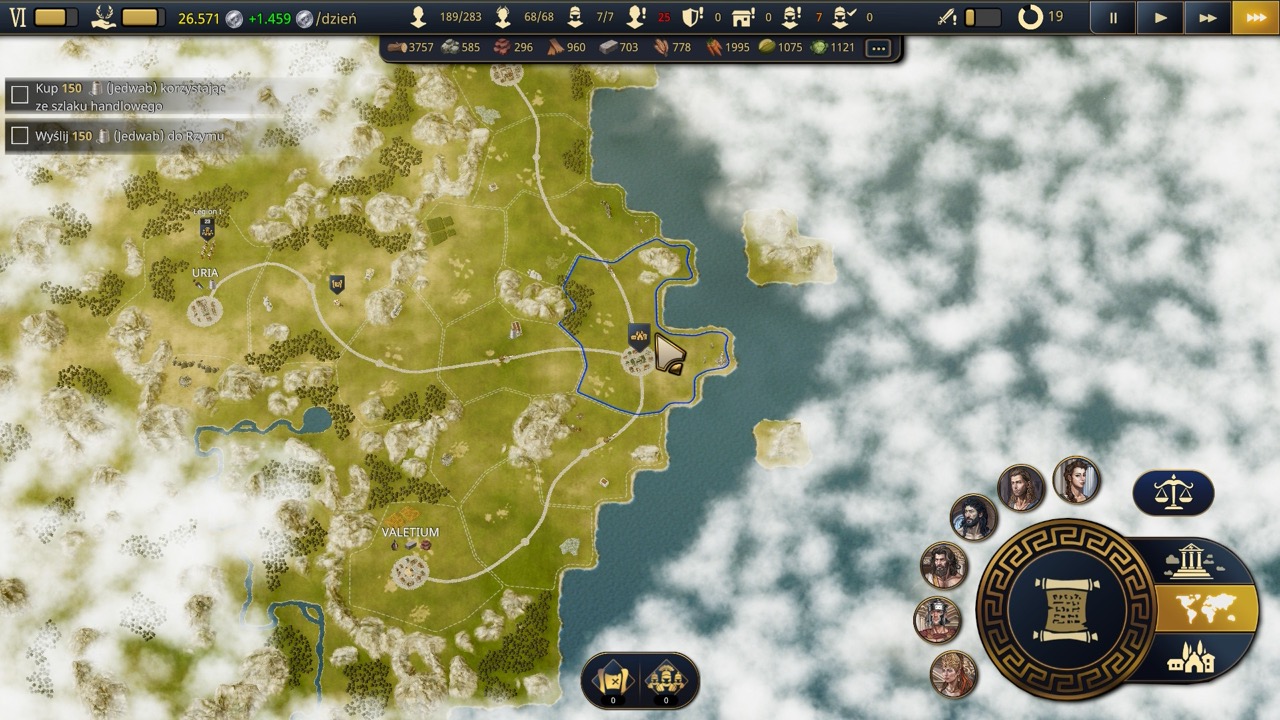Select the woman with braided hair portrait

tap(1076, 481)
